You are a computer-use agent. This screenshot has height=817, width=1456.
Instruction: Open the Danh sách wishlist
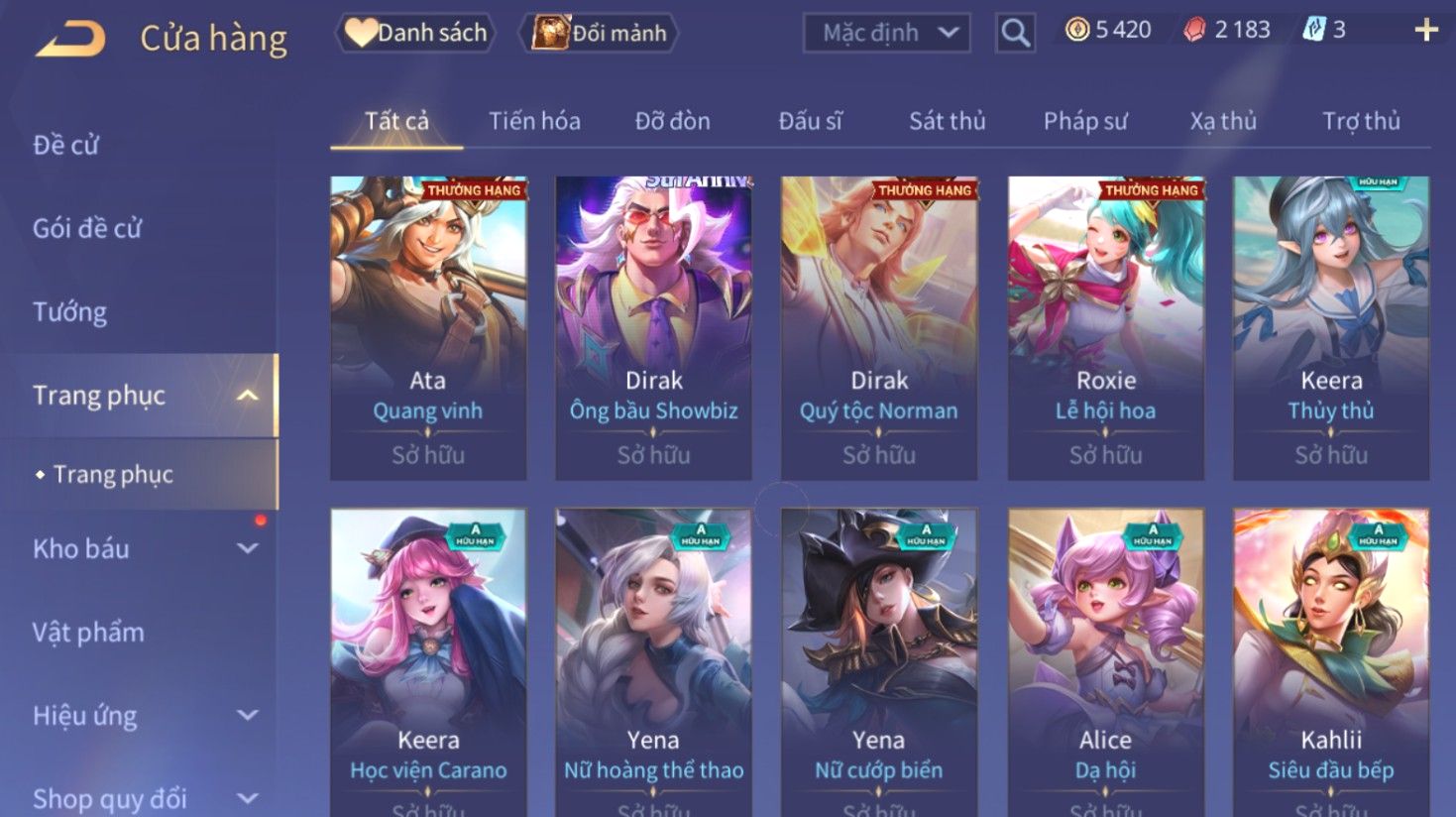(x=416, y=33)
